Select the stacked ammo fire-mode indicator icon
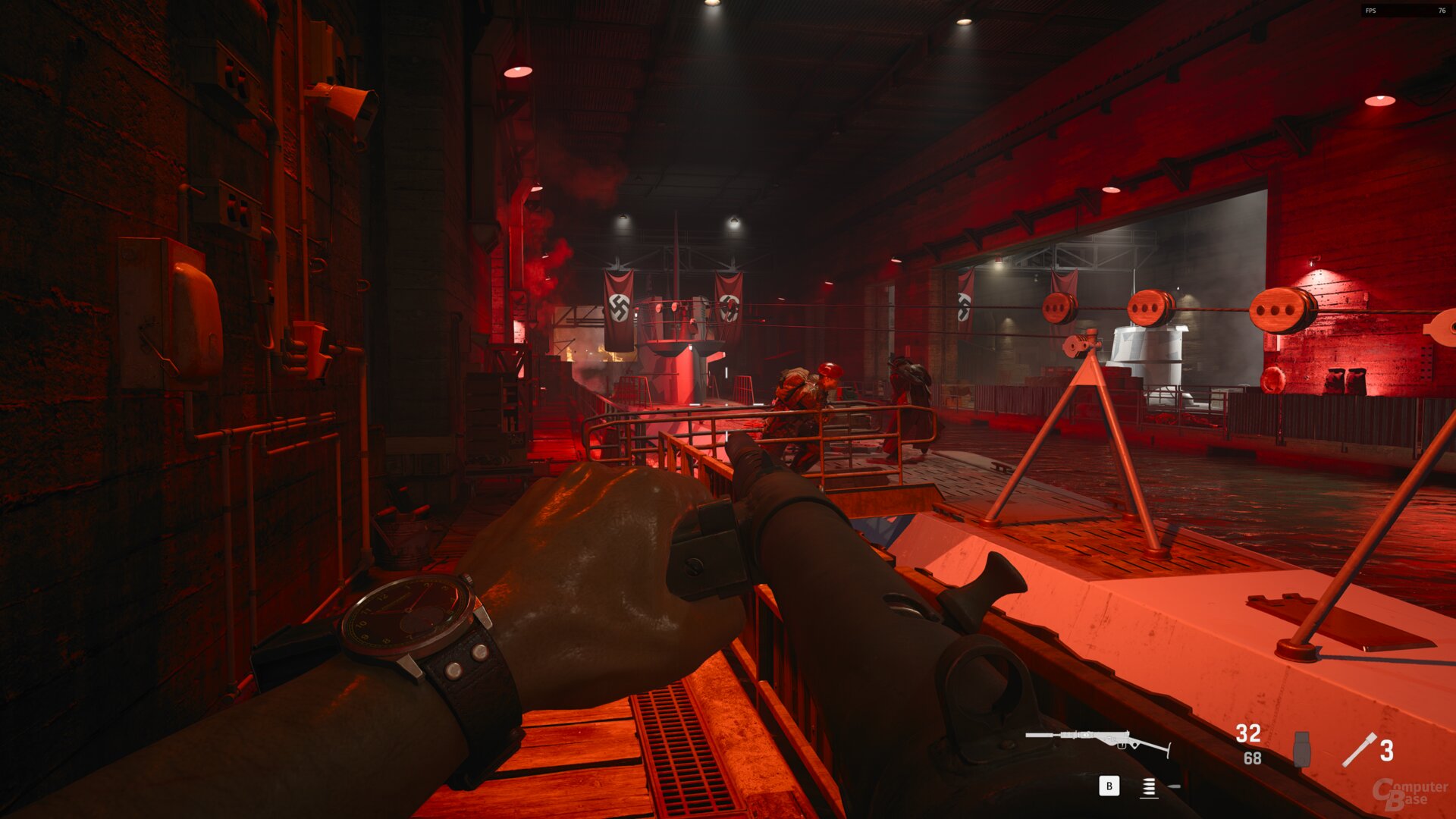Screen dimensions: 1456x819 pos(1149,787)
